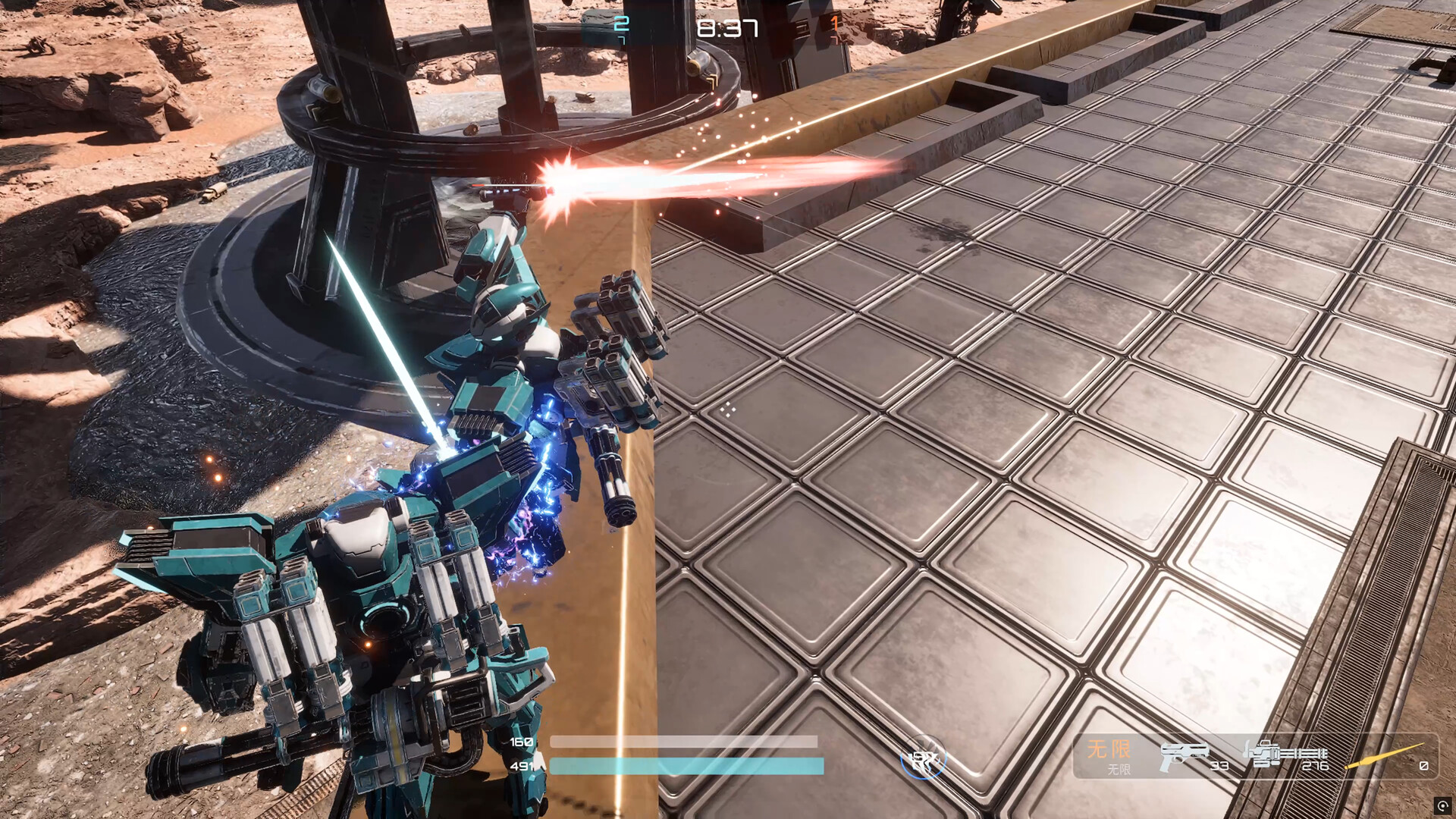Select the pistol weapon slot

tap(1184, 755)
